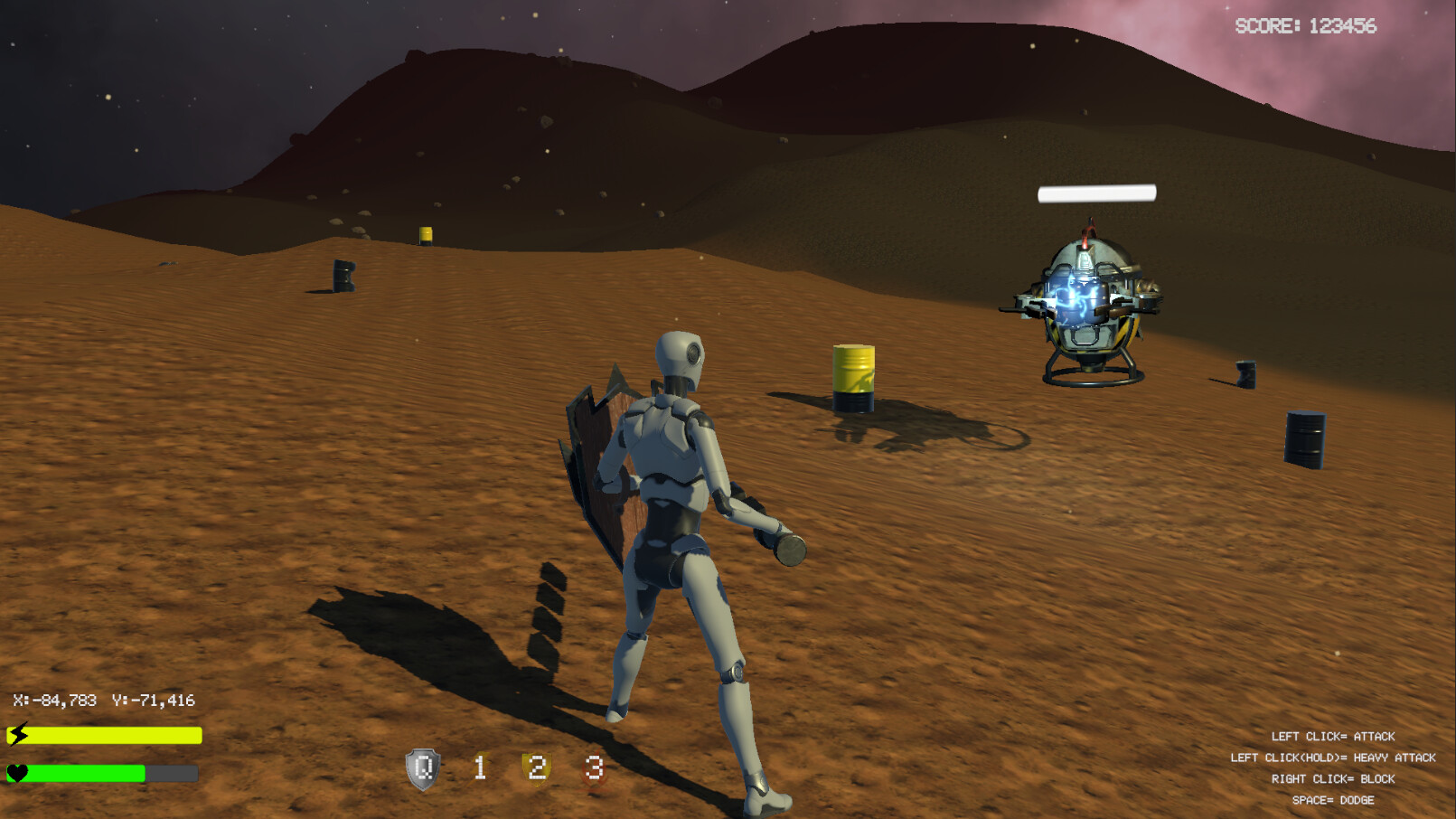This screenshot has height=819, width=1456.
Task: Click the SCORE: 123456 display
Action: [1304, 27]
